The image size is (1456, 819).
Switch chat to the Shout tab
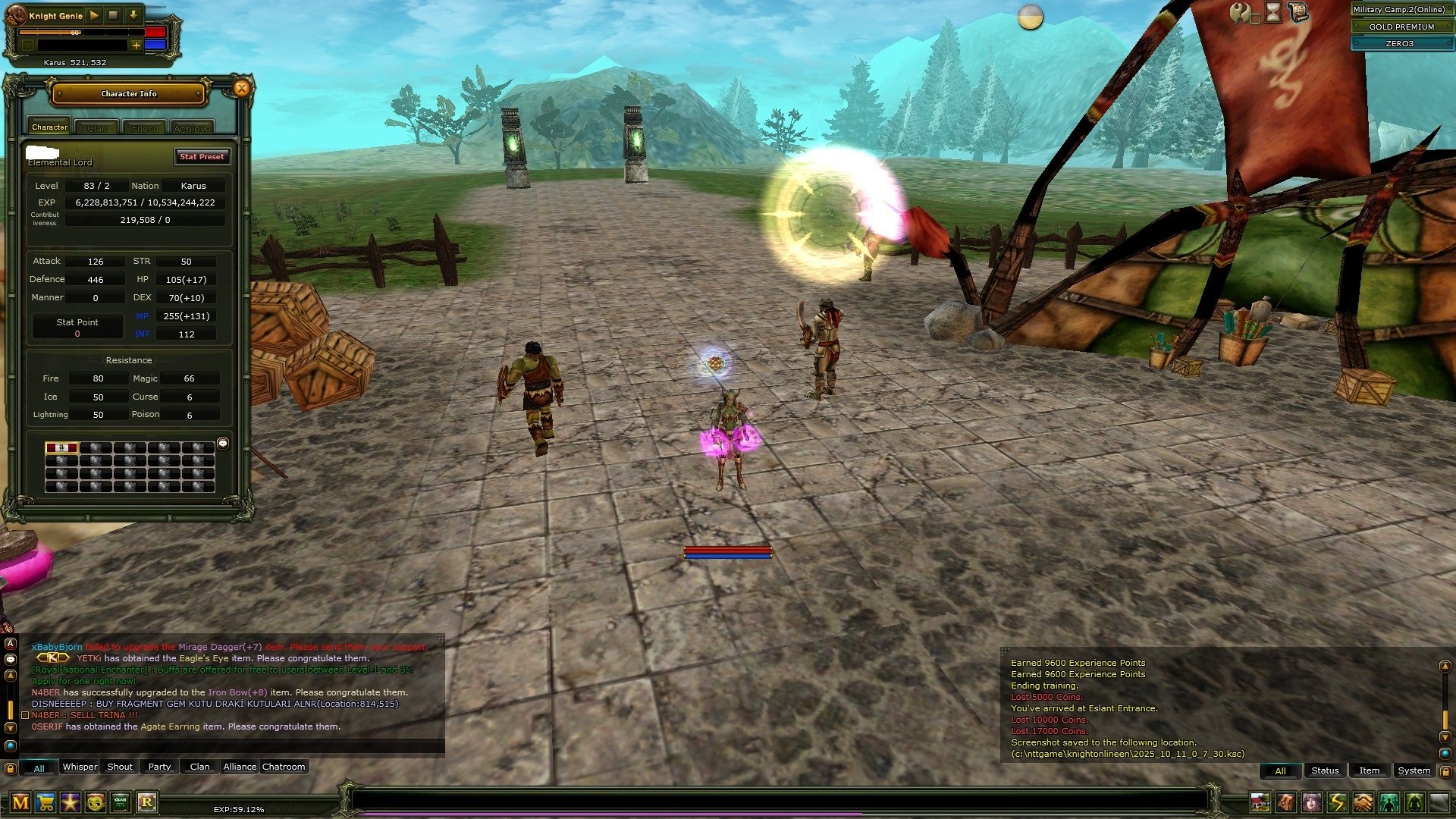point(120,767)
